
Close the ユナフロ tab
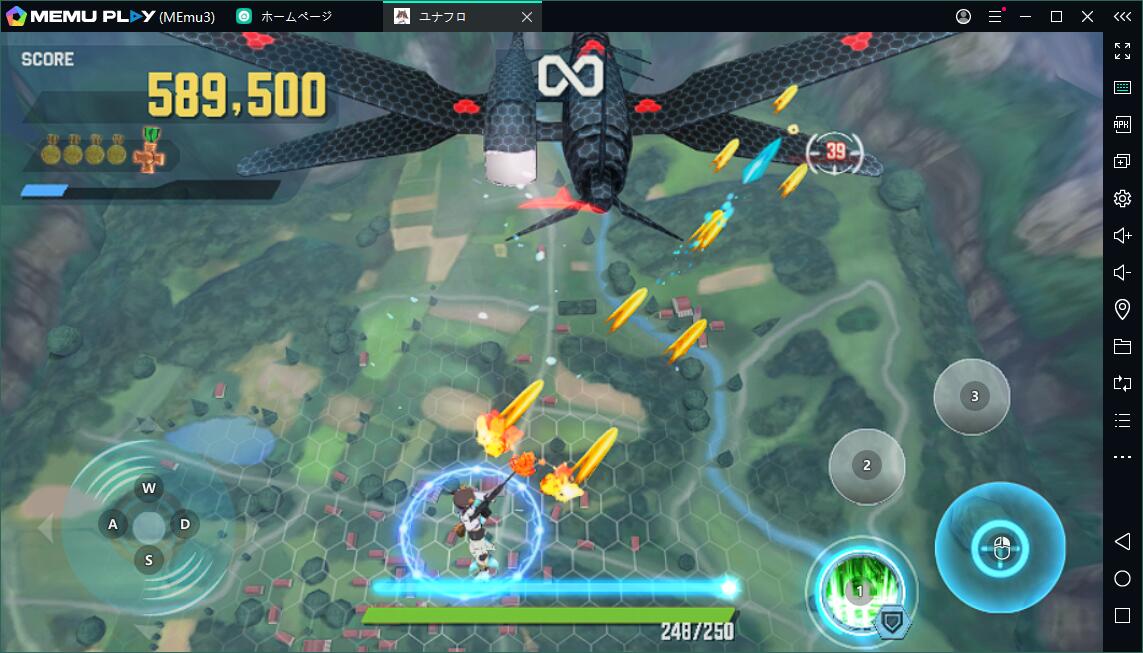pyautogui.click(x=527, y=17)
